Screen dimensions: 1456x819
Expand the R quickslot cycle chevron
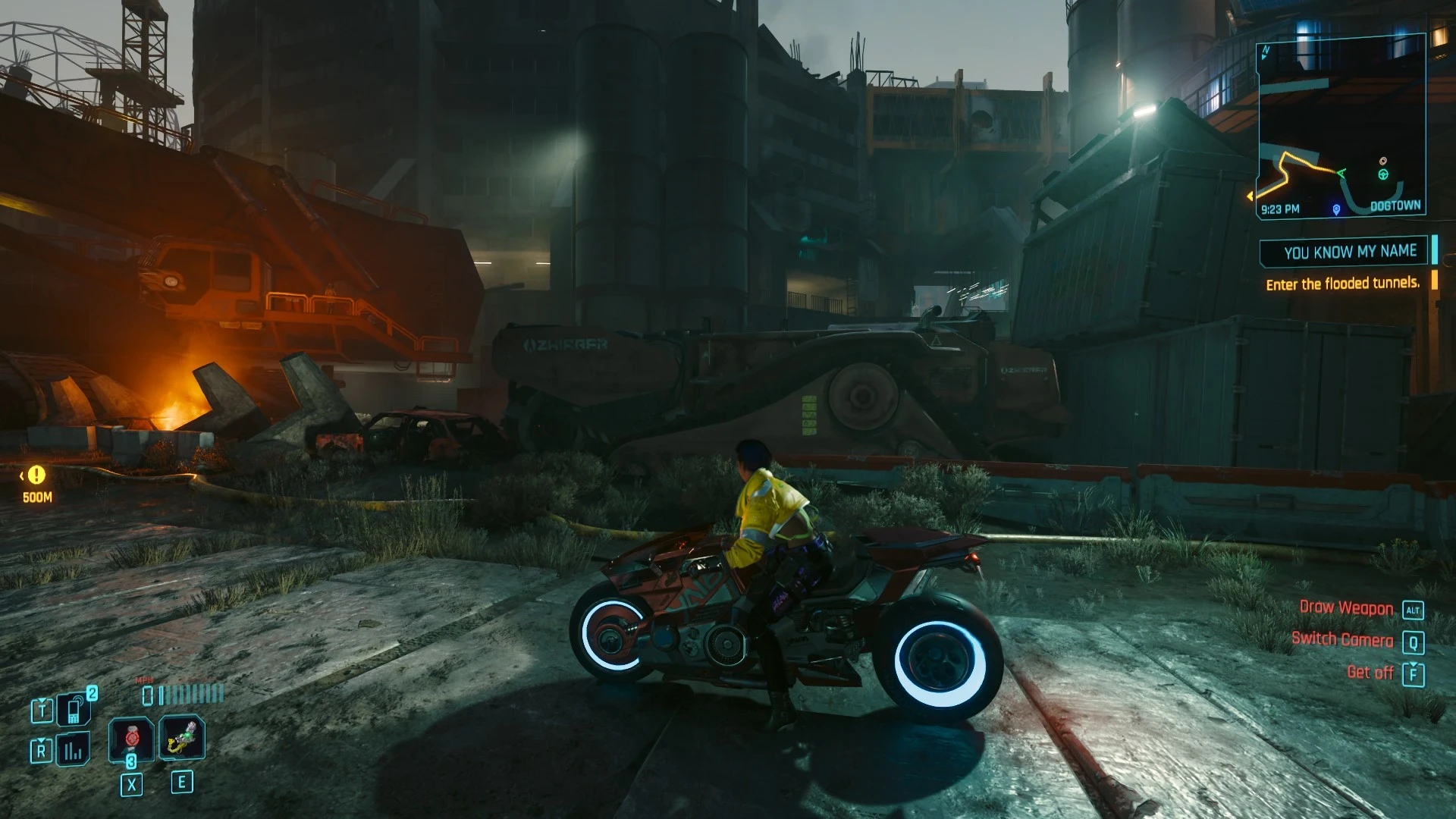tap(41, 740)
